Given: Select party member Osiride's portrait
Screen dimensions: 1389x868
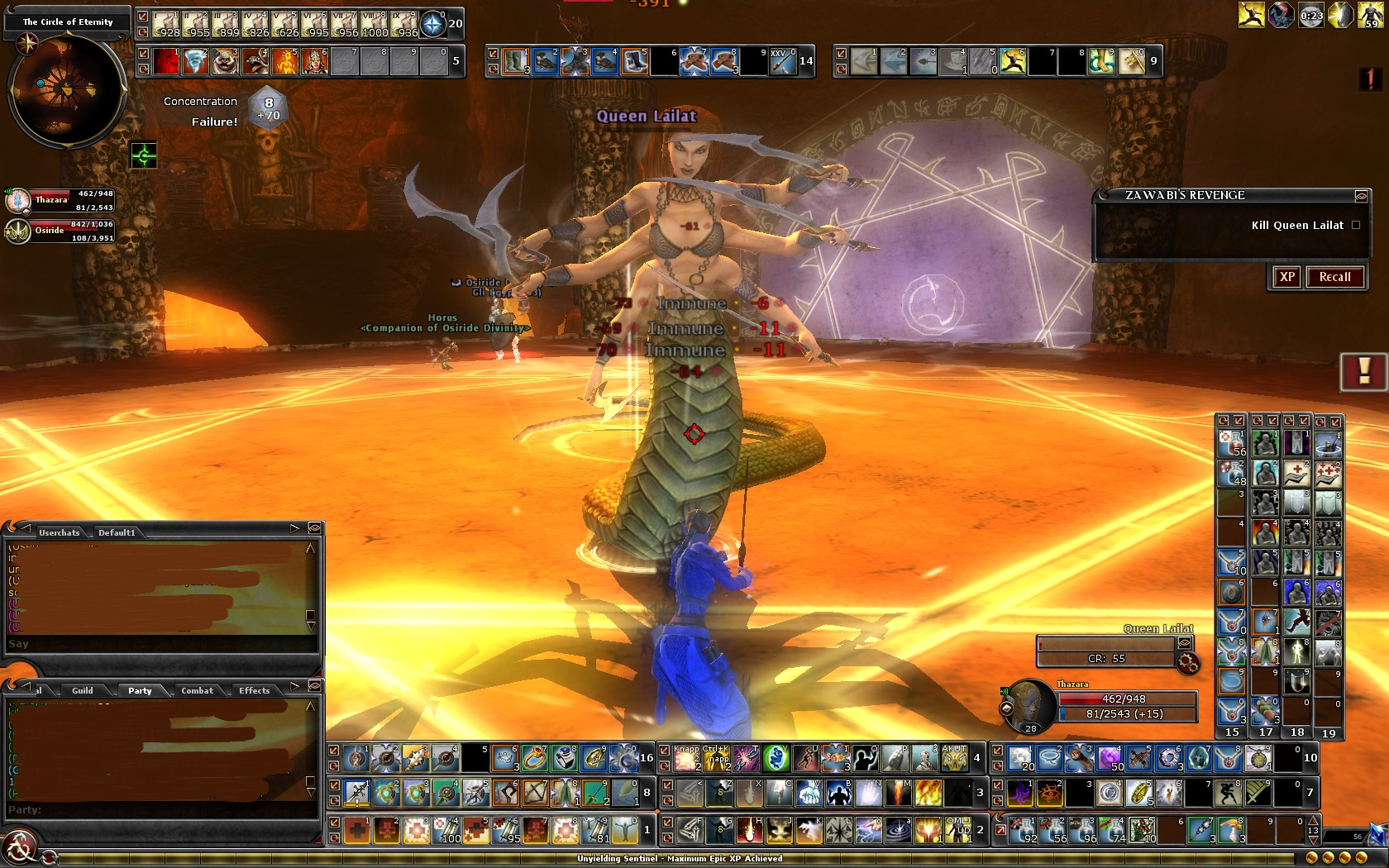Looking at the screenshot, I should [18, 231].
